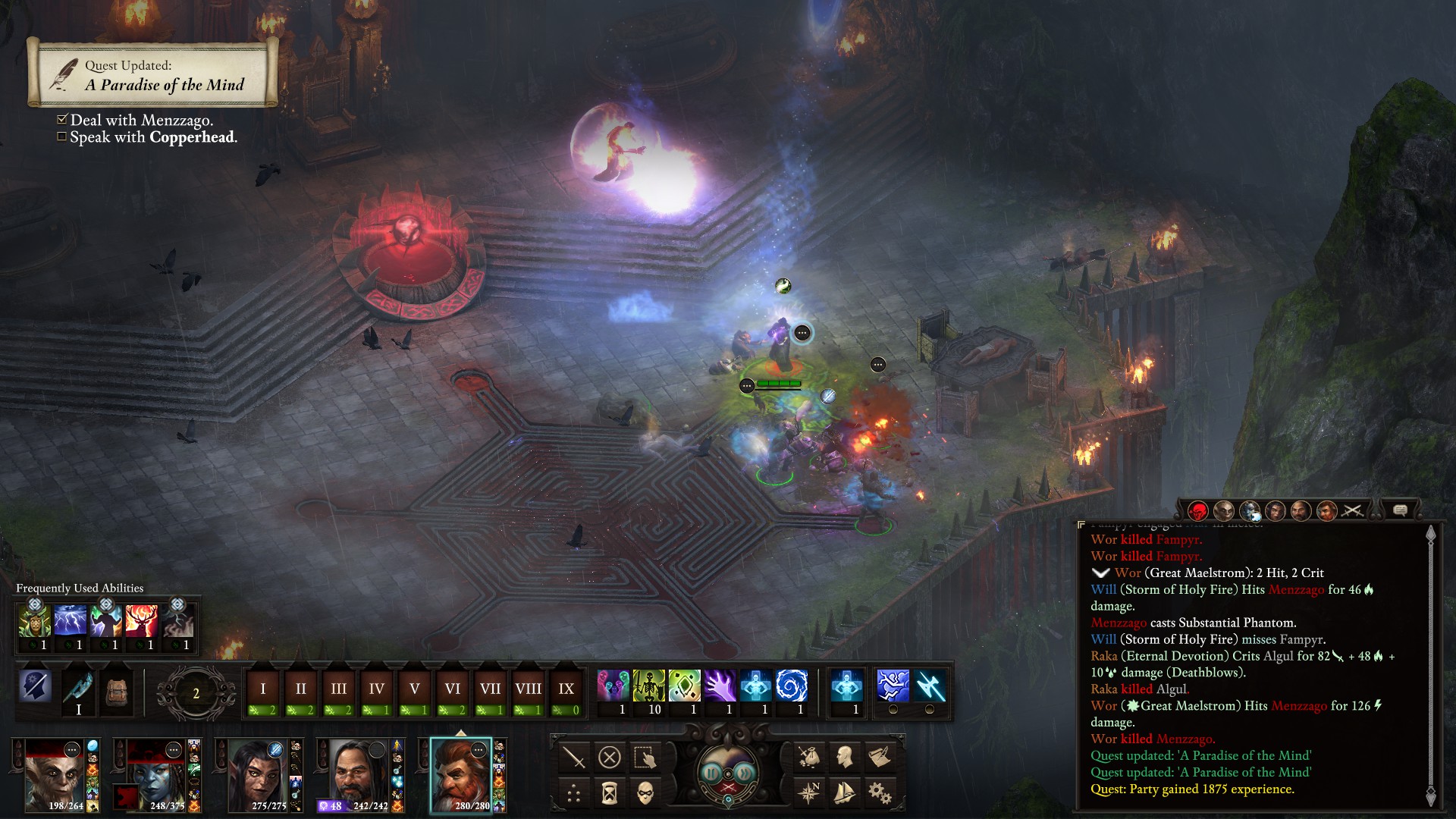This screenshot has width=1456, height=819.
Task: Activate the blue swirling vortex ability
Action: 791,687
